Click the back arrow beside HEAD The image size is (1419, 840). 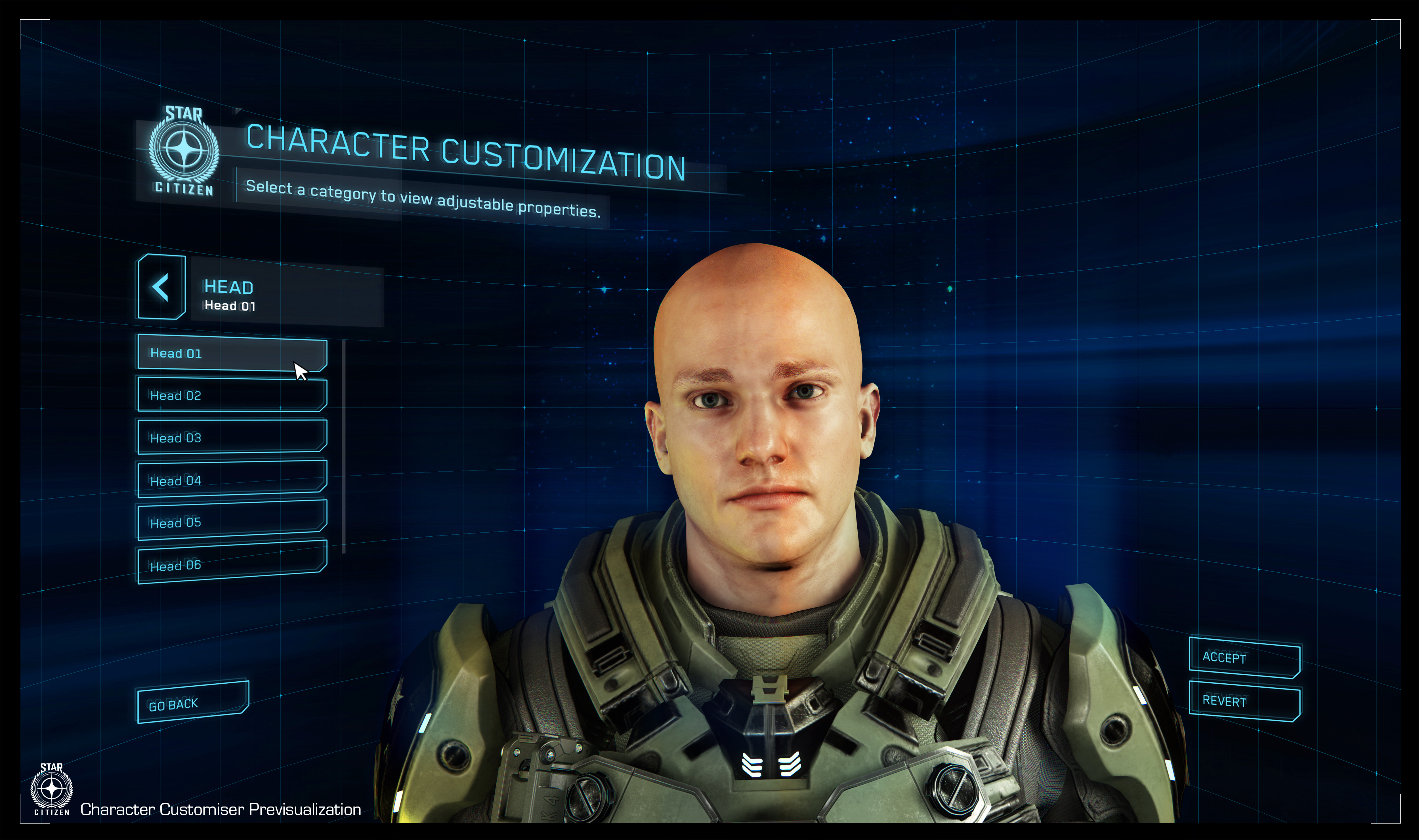click(161, 287)
